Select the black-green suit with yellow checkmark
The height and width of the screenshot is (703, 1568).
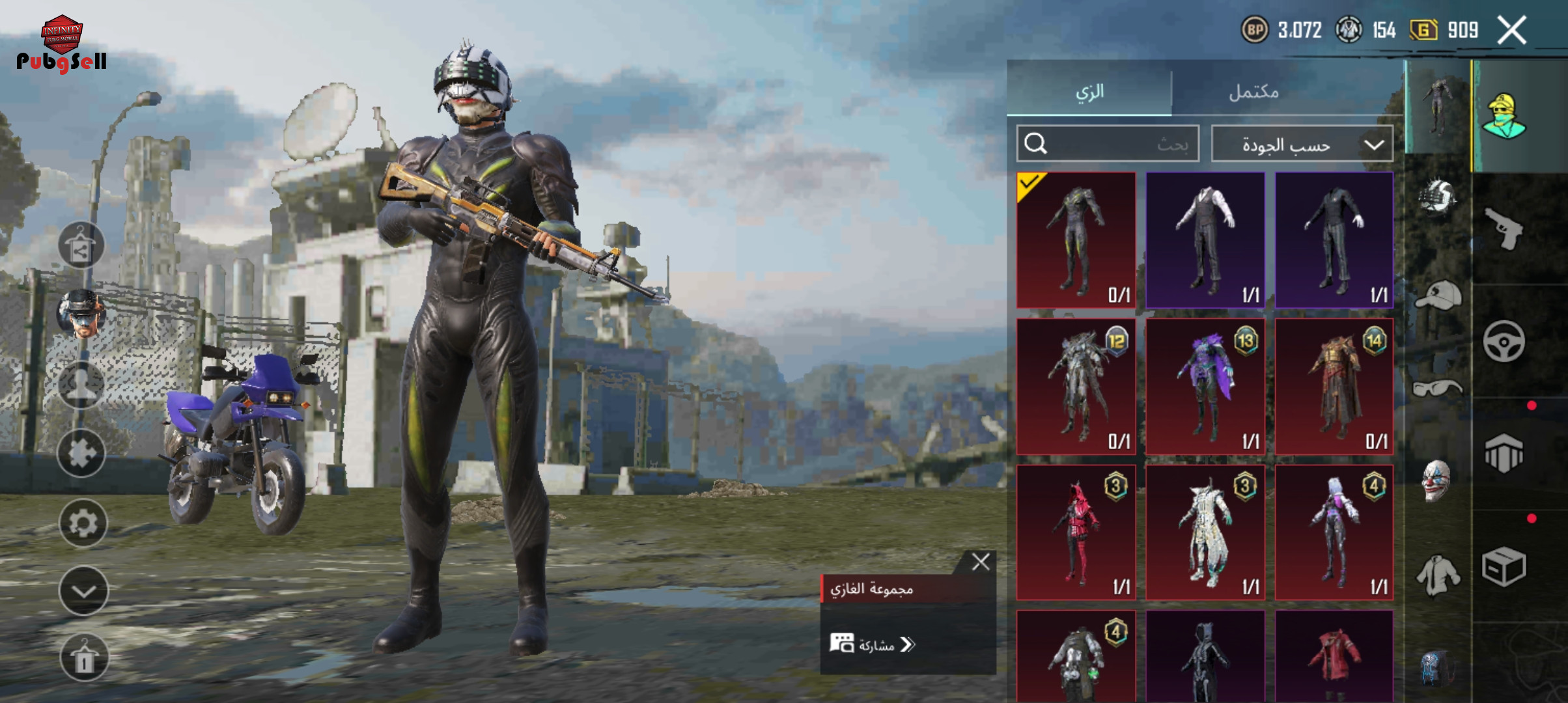(1076, 240)
